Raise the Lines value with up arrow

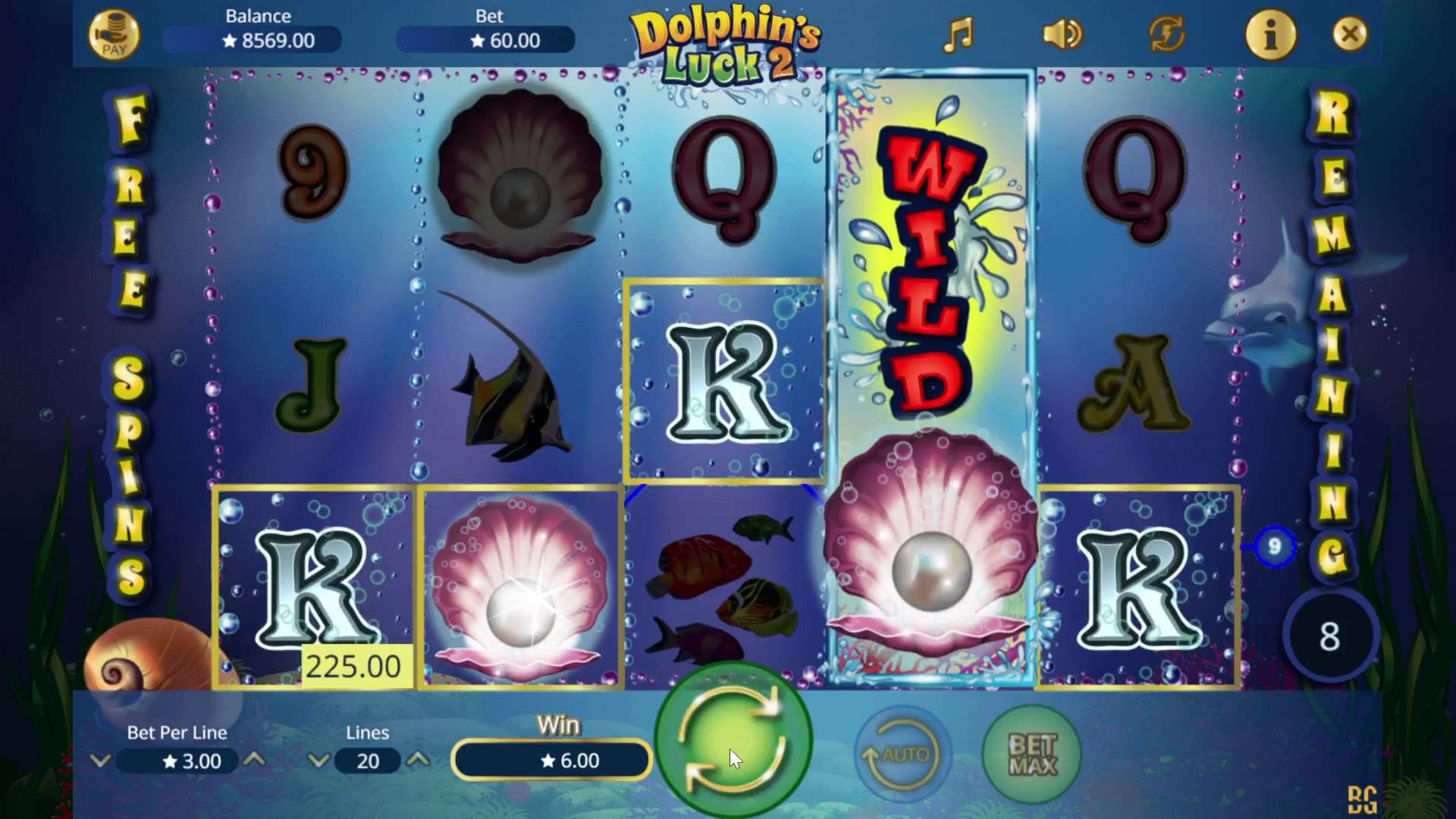pos(419,761)
